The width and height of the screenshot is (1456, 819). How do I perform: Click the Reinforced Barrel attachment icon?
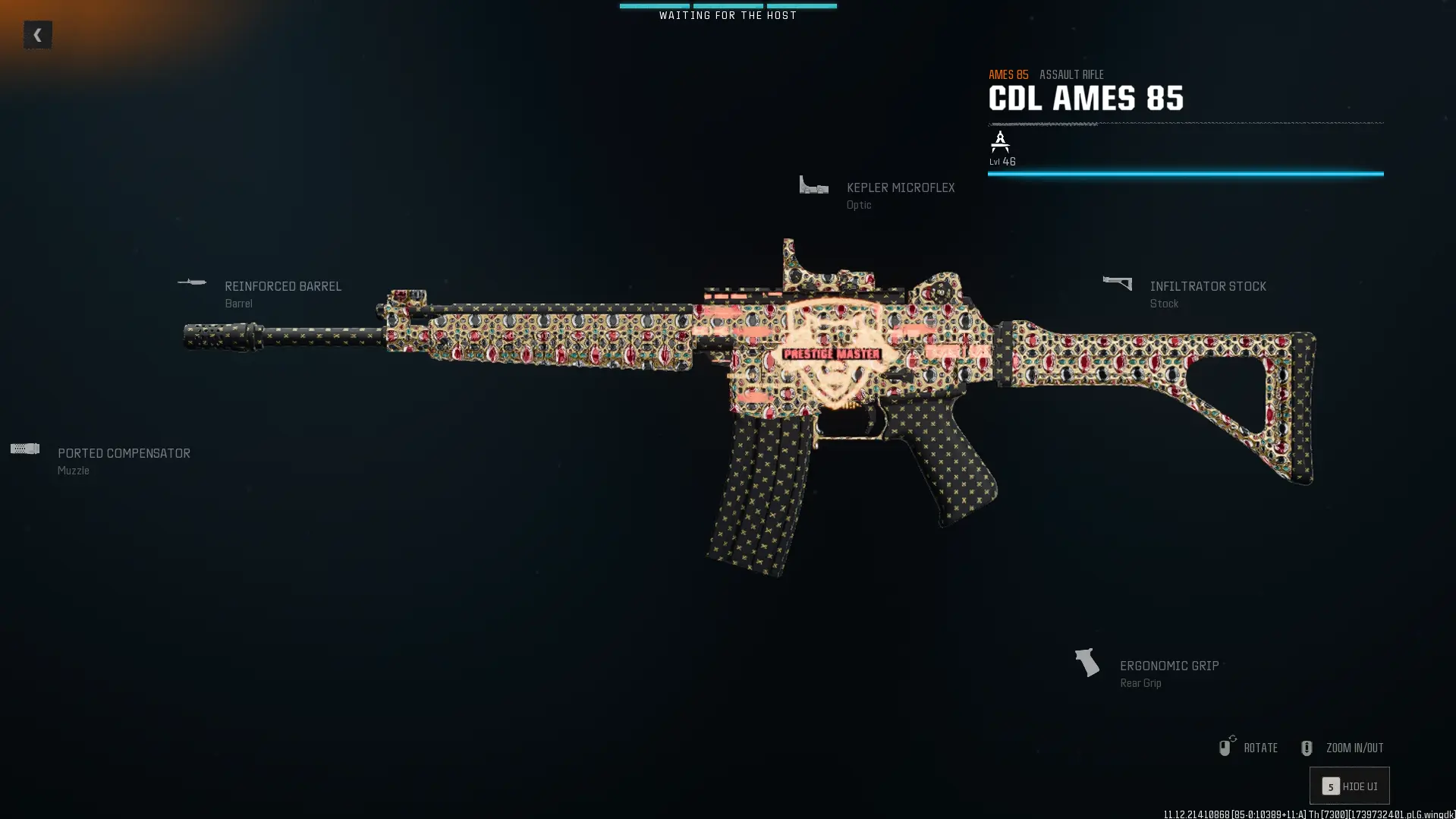193,282
